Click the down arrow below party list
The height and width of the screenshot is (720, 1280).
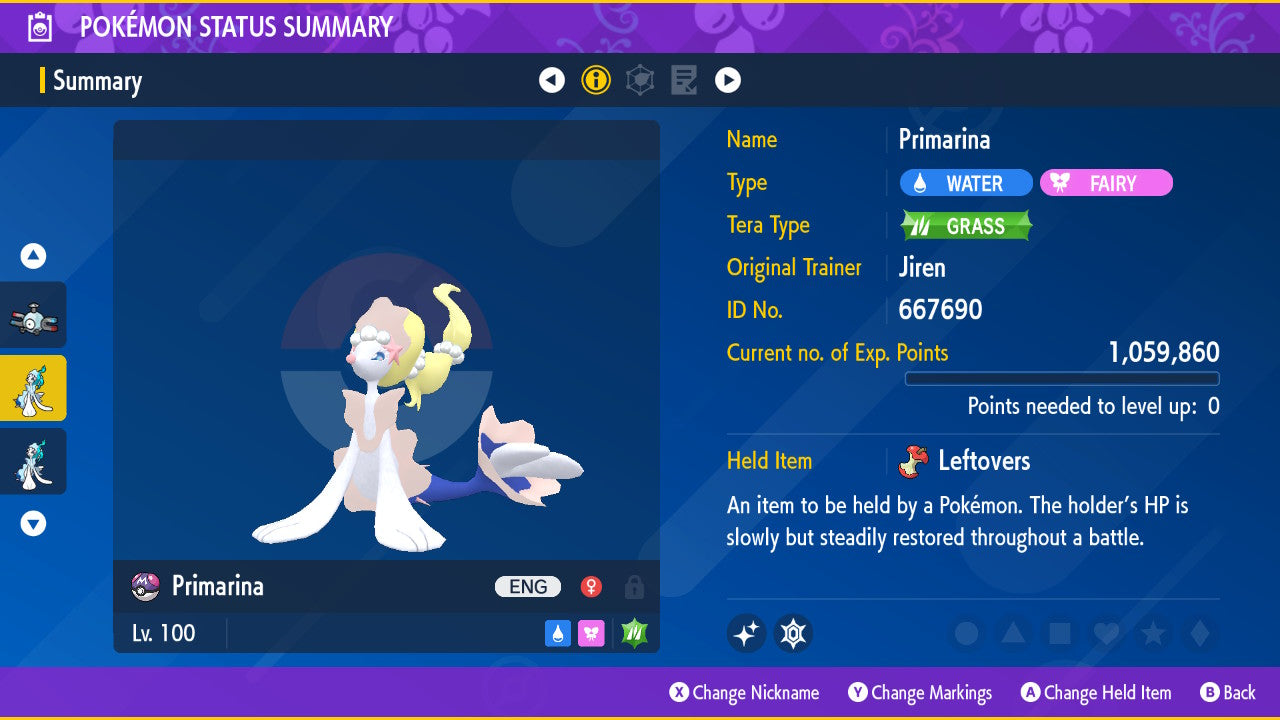point(33,523)
